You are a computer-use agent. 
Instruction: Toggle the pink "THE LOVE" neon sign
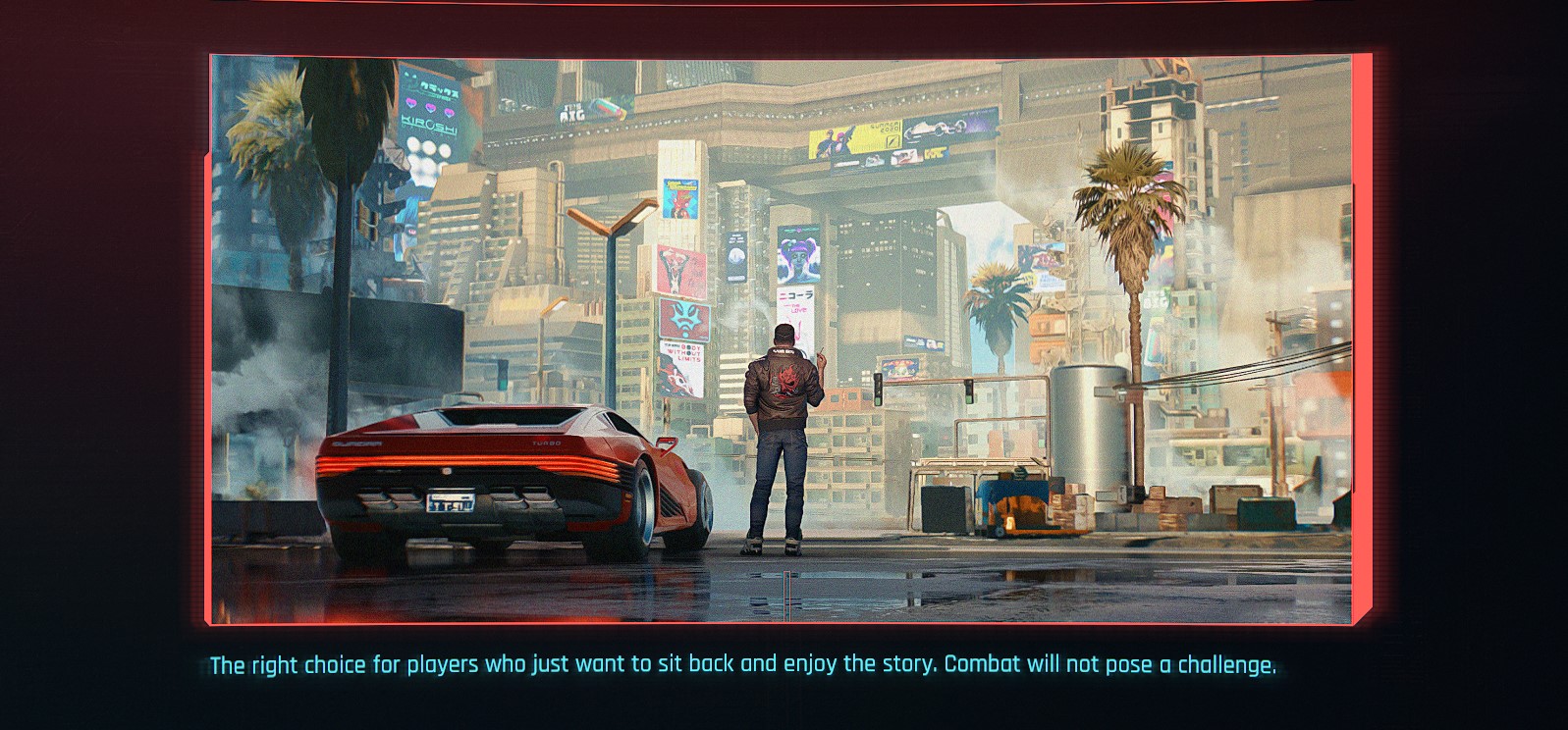pyautogui.click(x=795, y=309)
